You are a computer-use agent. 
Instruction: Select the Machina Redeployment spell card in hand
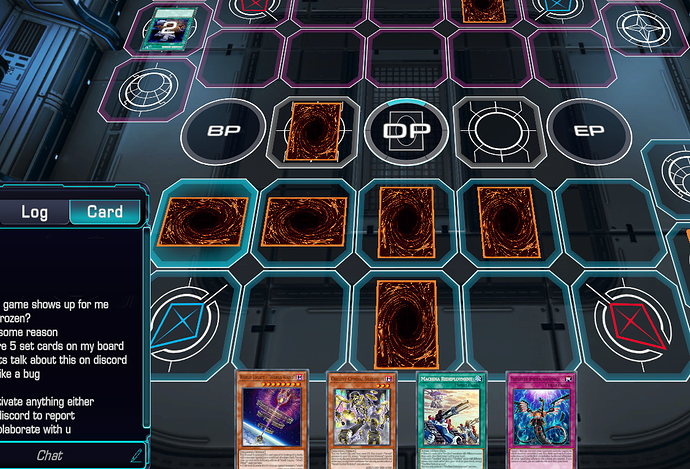coord(456,420)
